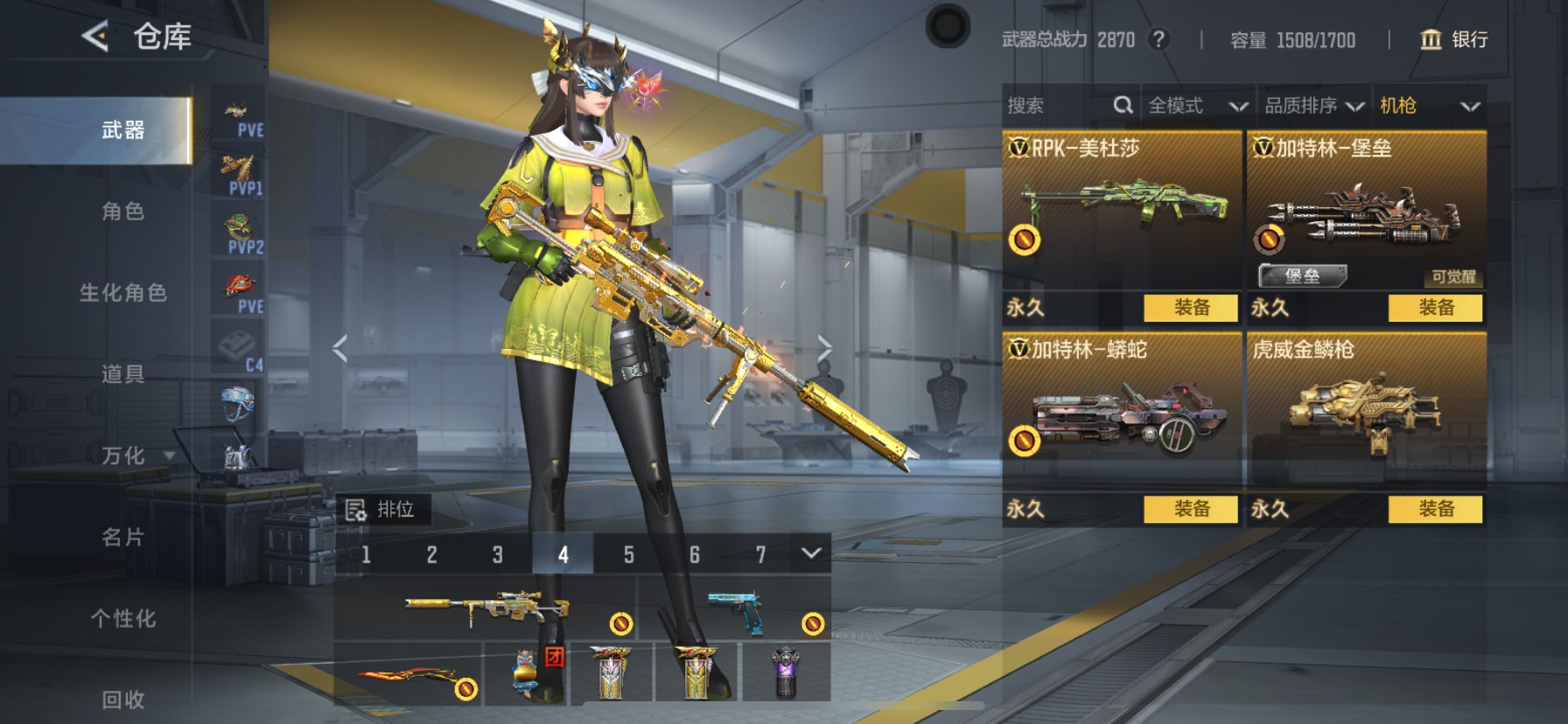Open the 全模式 mode filter dropdown
Image resolution: width=1568 pixels, height=724 pixels.
coord(1197,106)
